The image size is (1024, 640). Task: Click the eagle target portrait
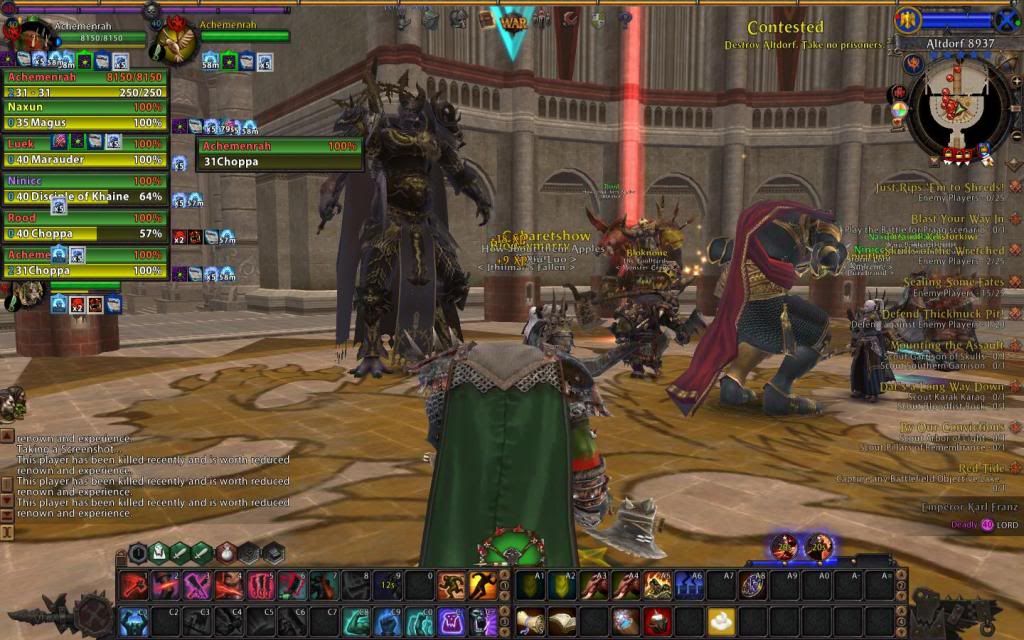(x=174, y=41)
